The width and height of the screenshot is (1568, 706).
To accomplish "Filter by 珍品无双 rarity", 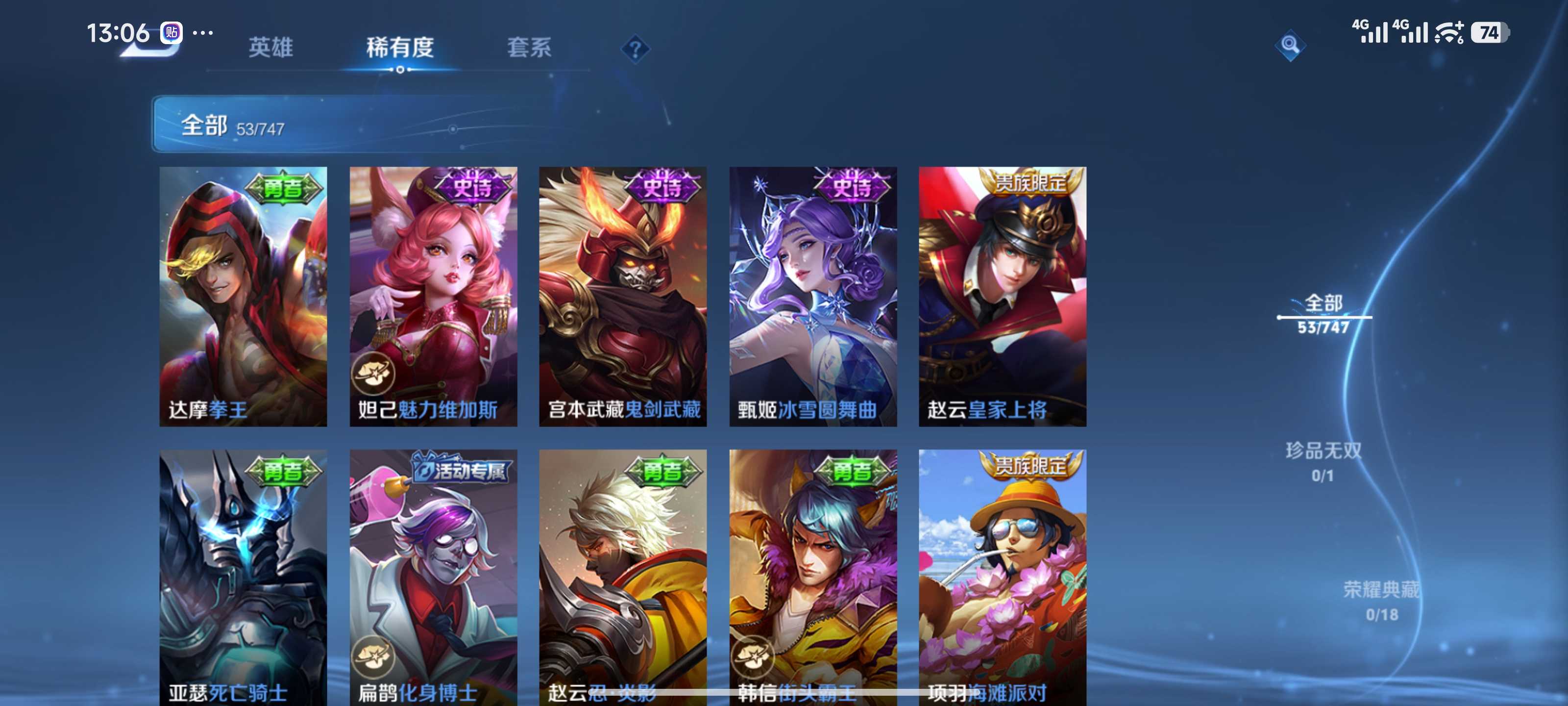I will 1323,461.
